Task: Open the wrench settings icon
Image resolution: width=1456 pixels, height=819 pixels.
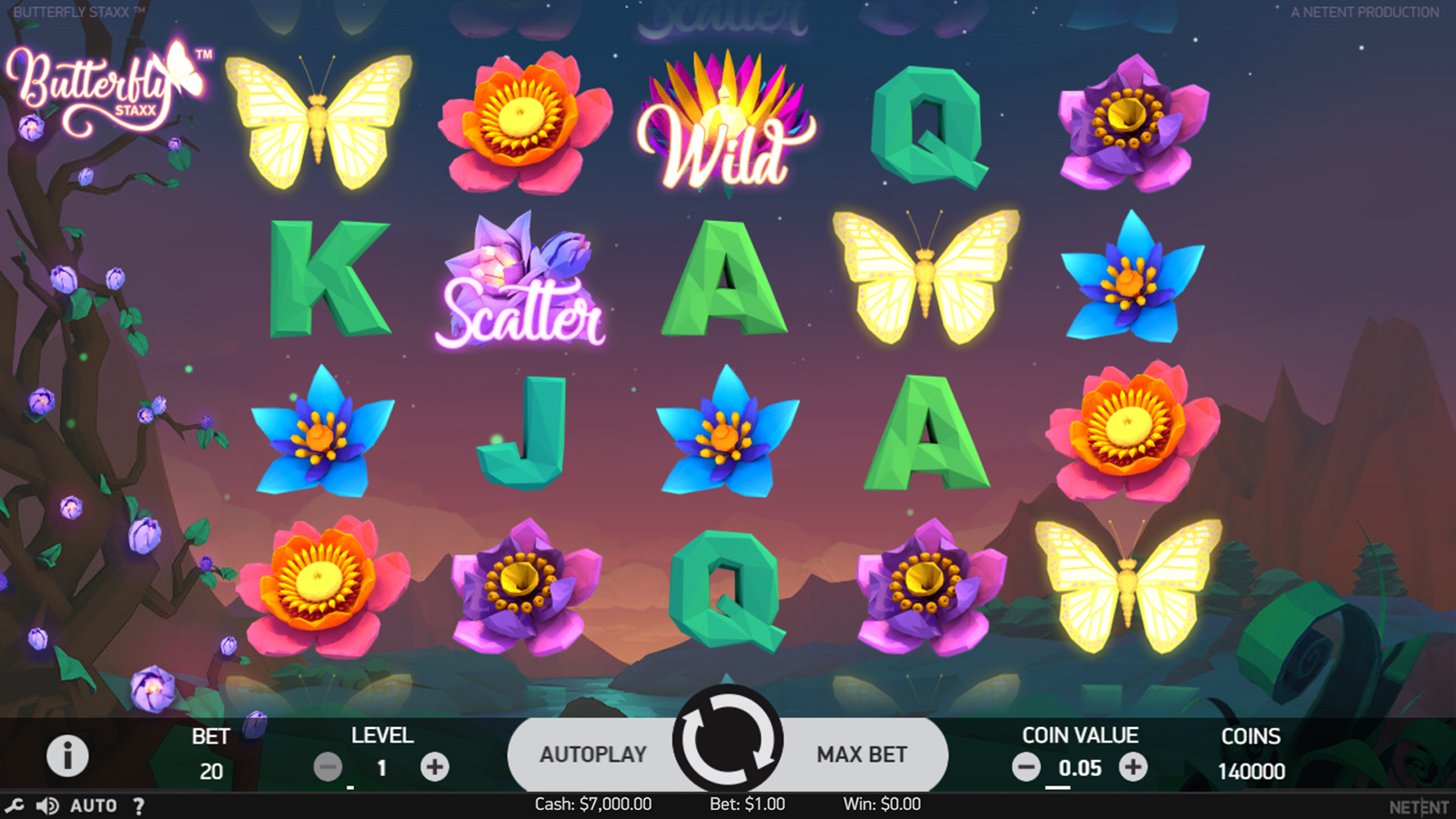Action: 15,805
